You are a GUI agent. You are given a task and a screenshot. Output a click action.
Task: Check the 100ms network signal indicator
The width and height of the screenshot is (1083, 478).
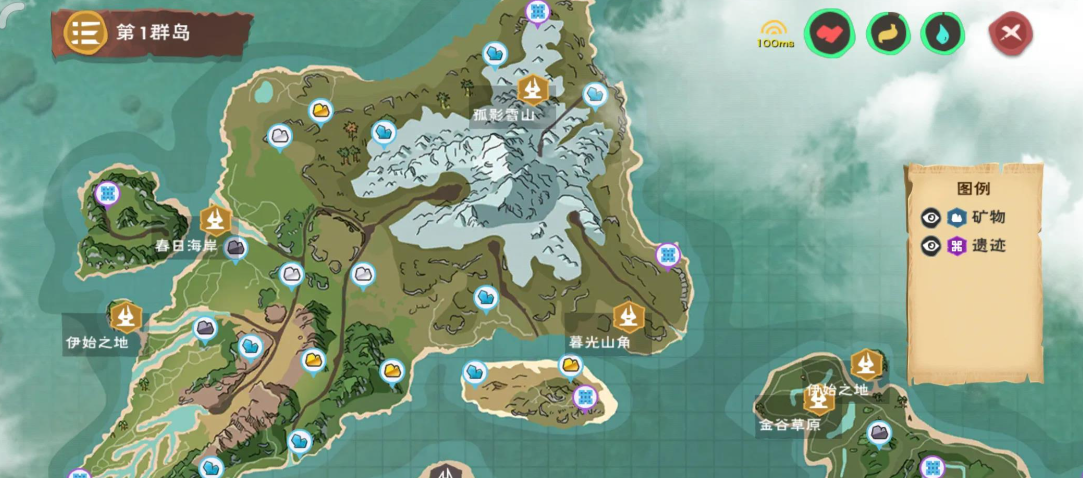pos(773,35)
